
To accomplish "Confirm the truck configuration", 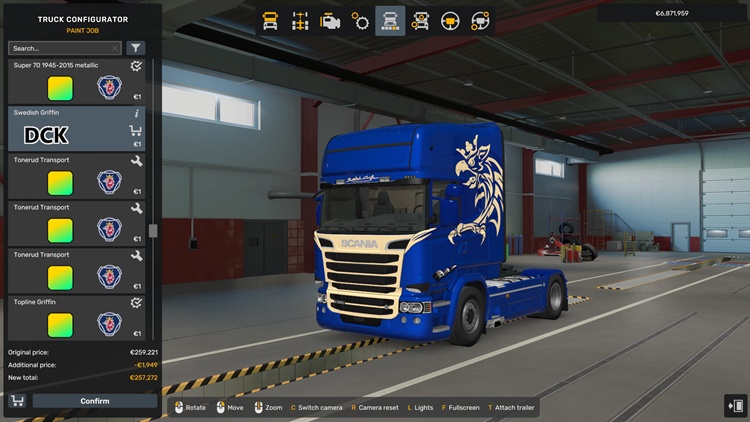I will pos(95,401).
